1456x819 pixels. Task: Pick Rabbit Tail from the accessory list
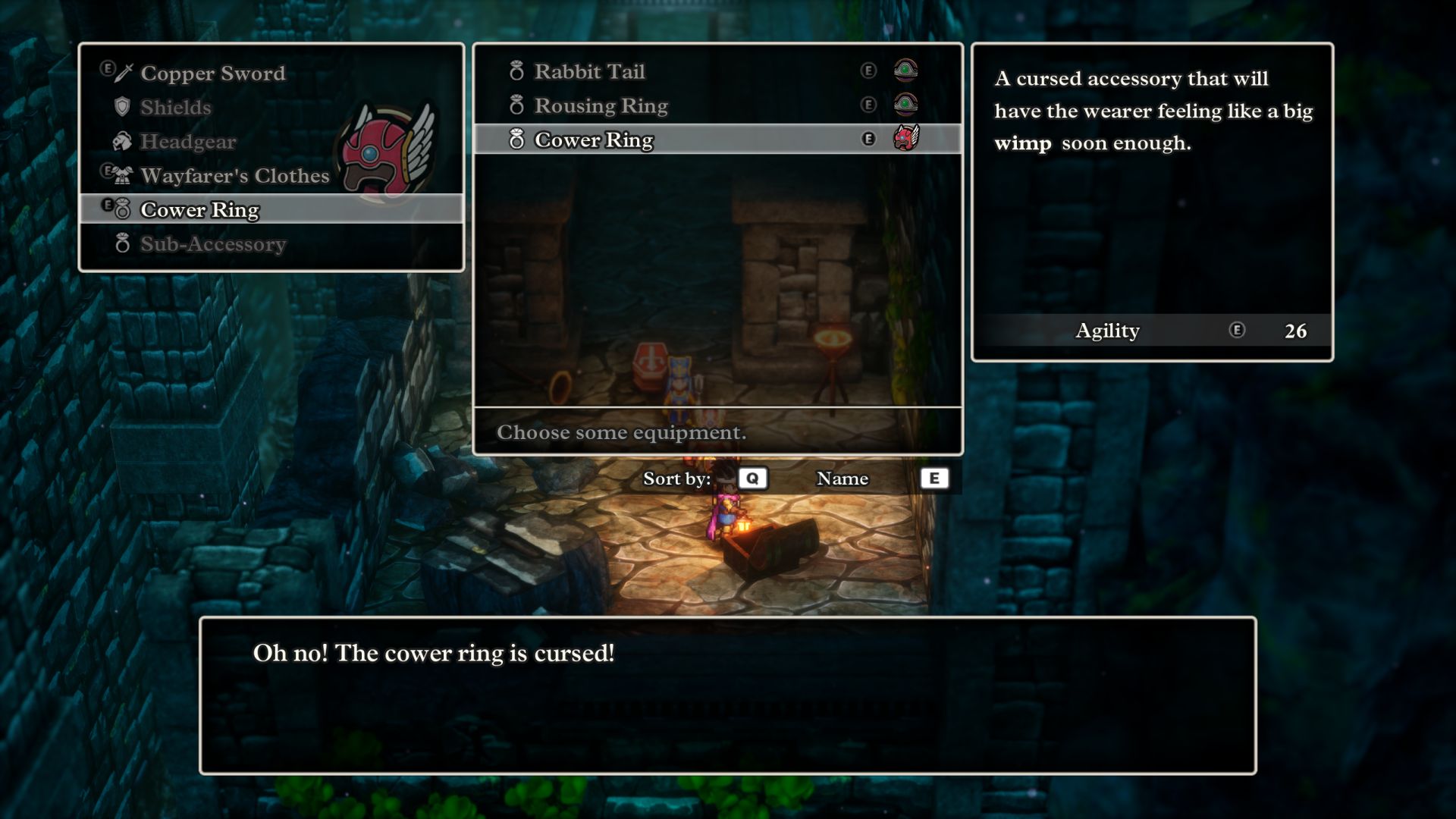[x=589, y=72]
